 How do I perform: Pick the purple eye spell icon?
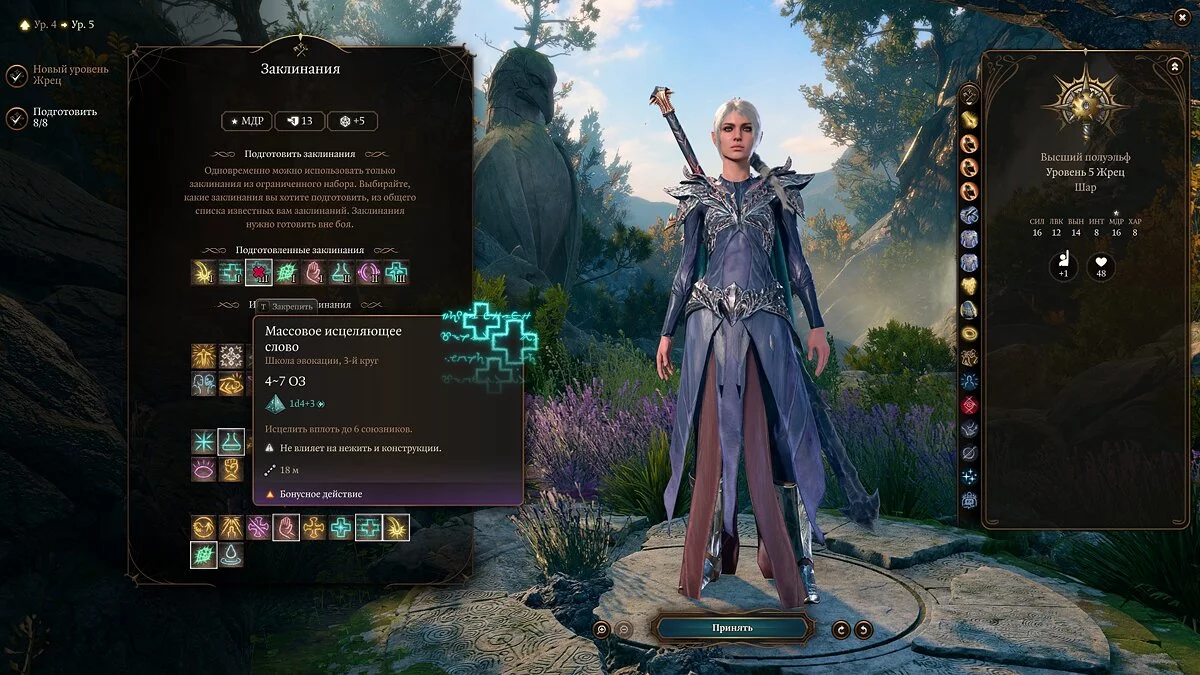click(204, 469)
